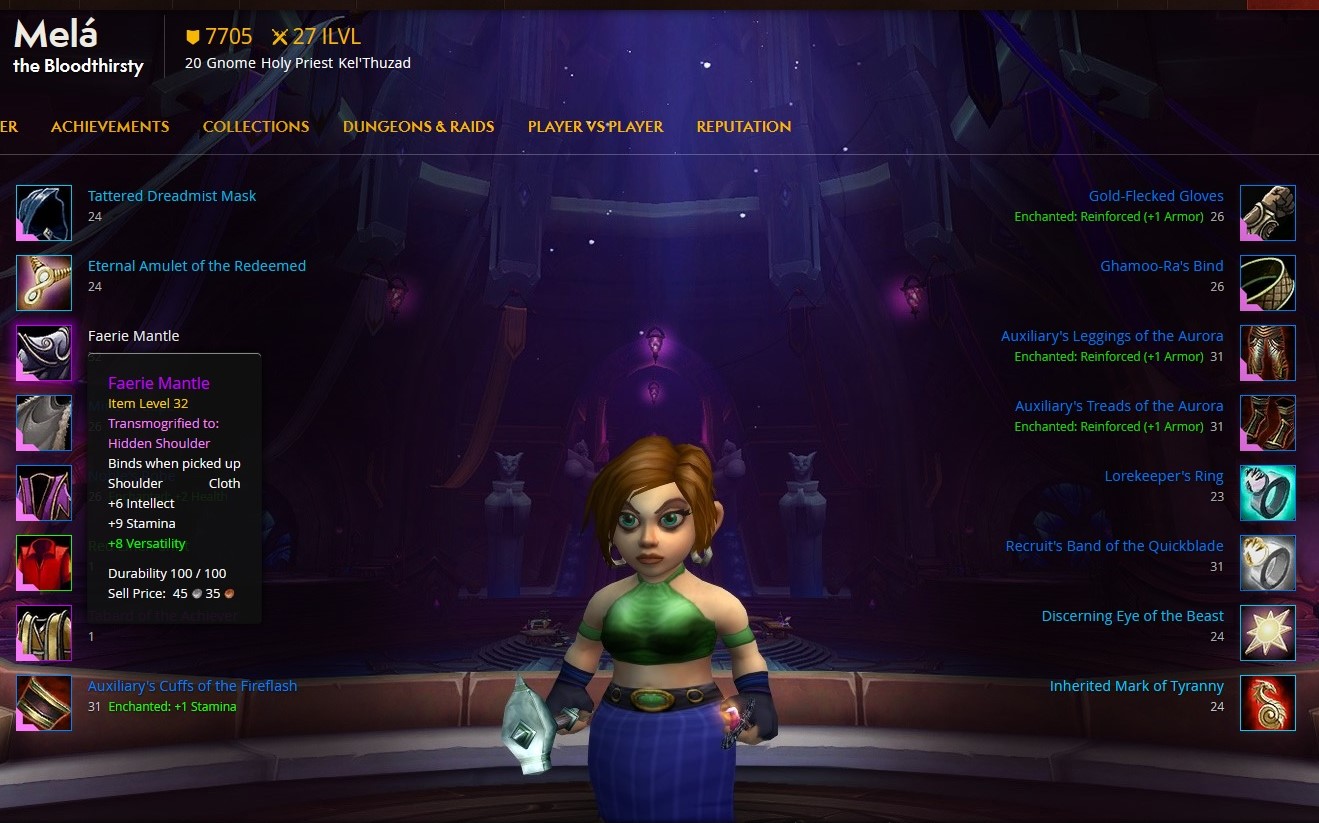Viewport: 1319px width, 823px height.
Task: Choose Auxiliary's Leggings of the Aurora icon
Action: (x=1268, y=353)
